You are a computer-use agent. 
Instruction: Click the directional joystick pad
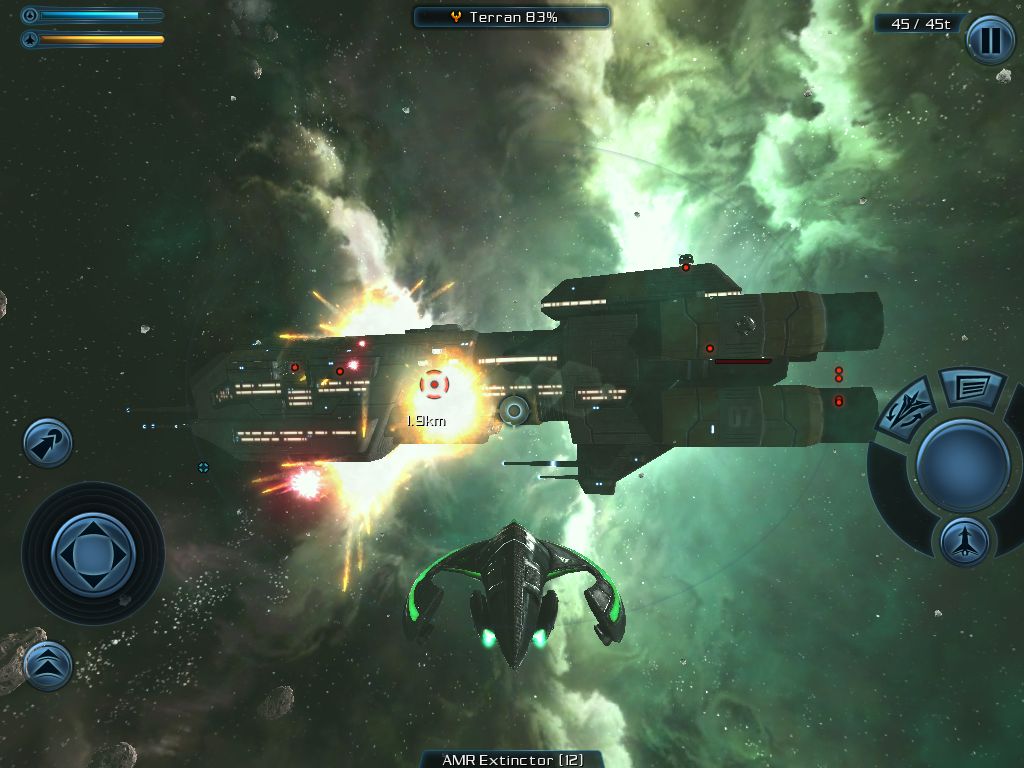point(92,552)
